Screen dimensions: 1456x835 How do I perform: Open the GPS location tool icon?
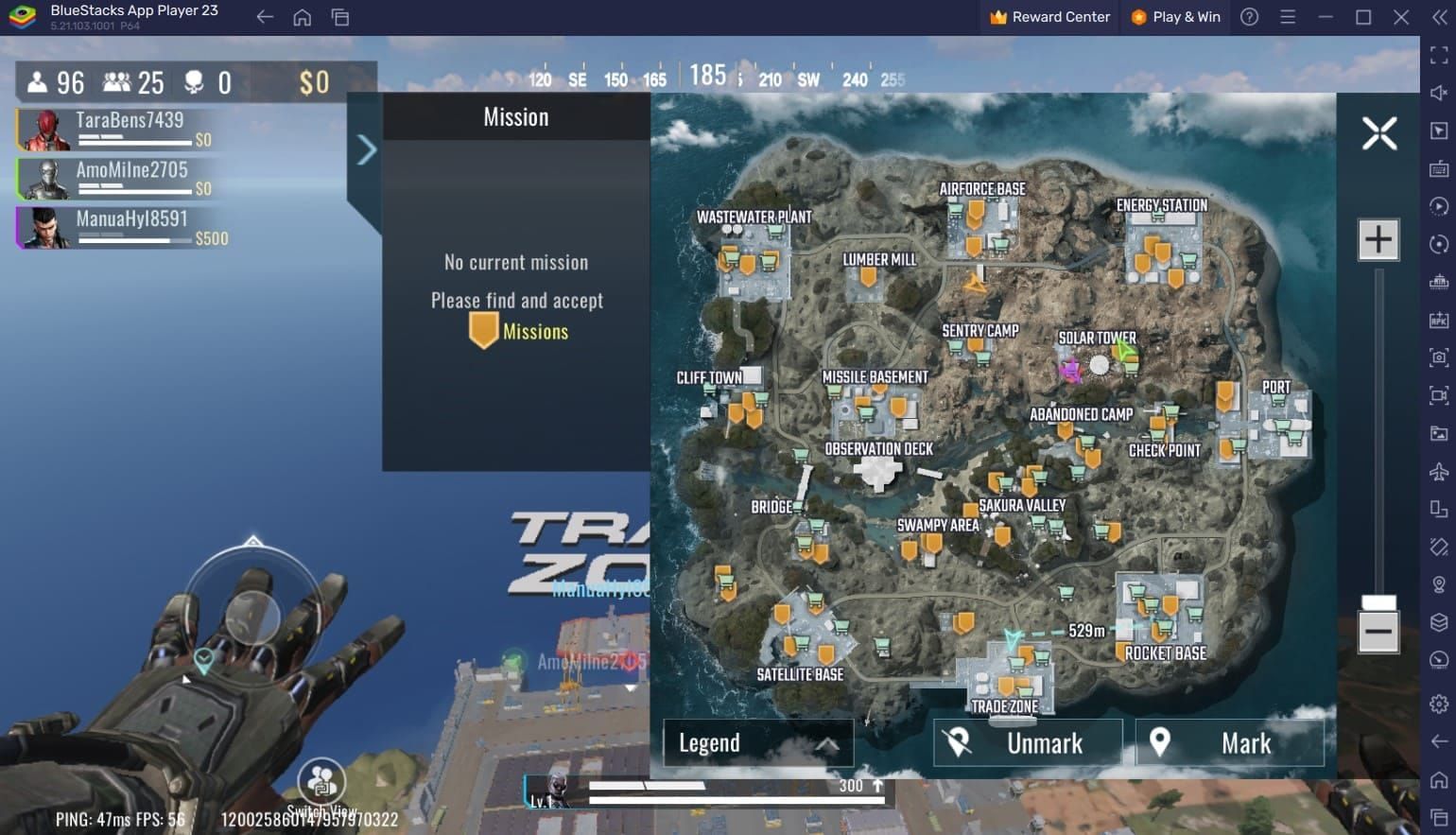point(1439,586)
